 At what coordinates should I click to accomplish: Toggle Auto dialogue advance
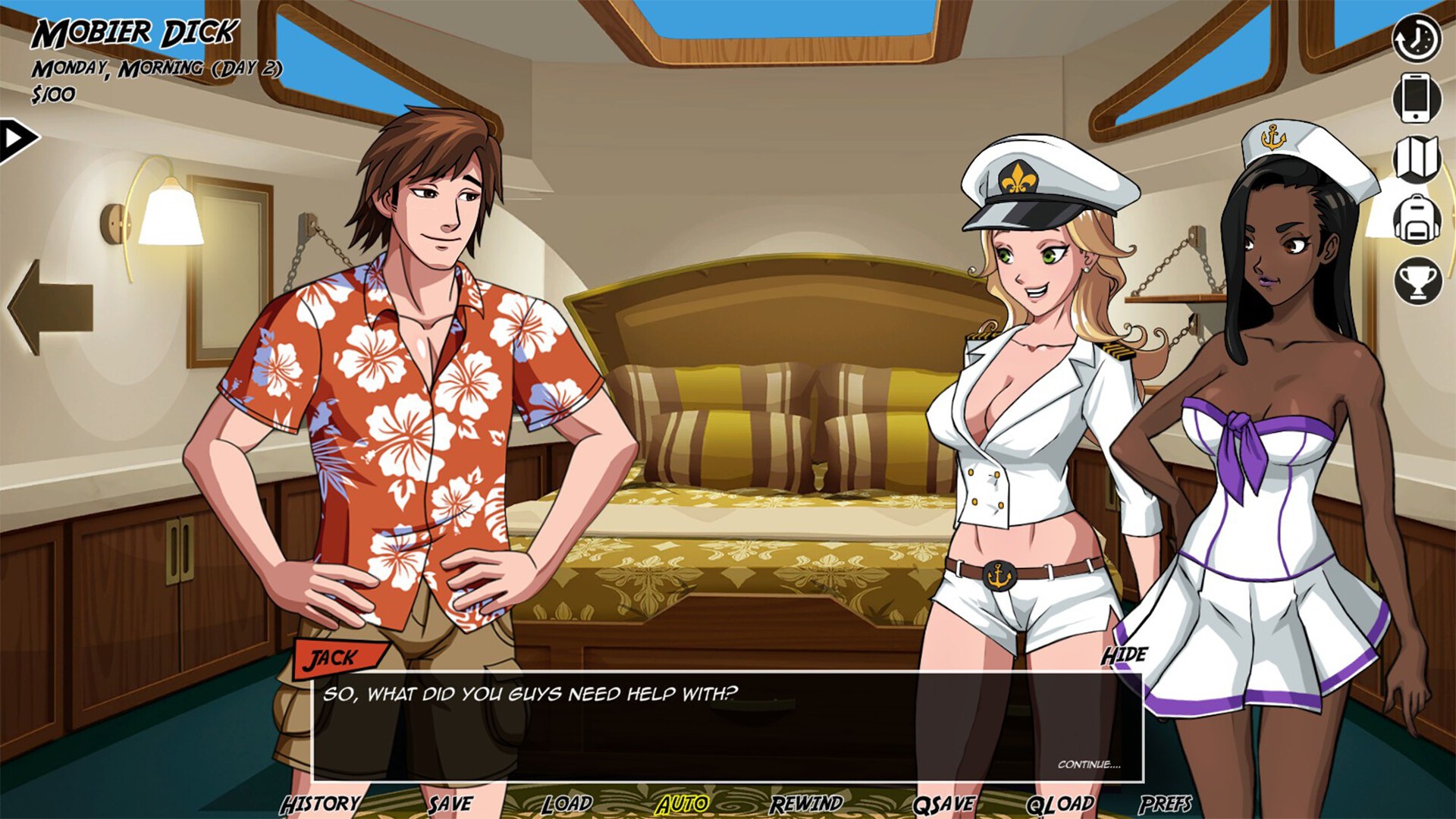682,804
